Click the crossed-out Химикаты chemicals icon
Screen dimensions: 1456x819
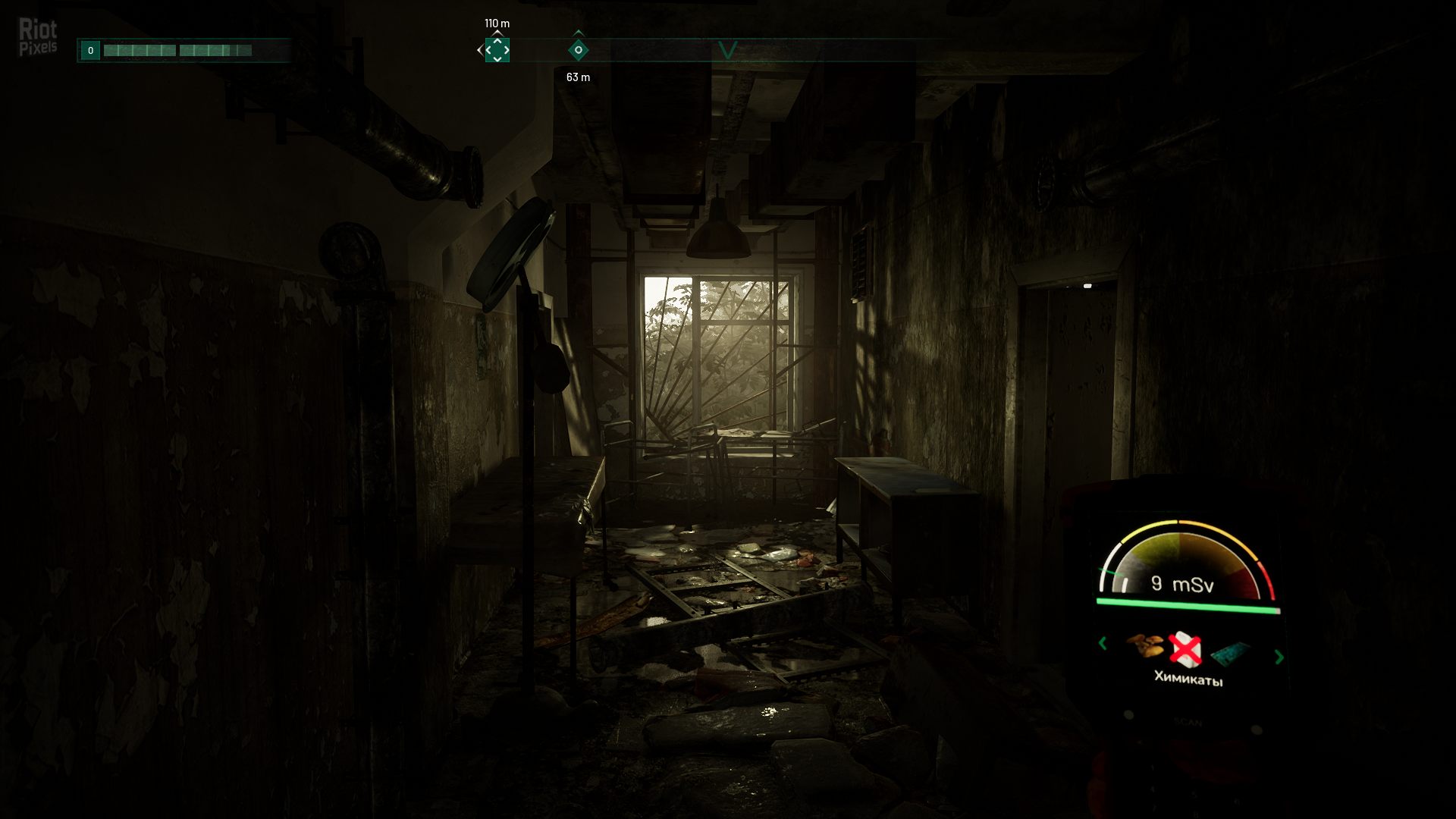click(1185, 649)
